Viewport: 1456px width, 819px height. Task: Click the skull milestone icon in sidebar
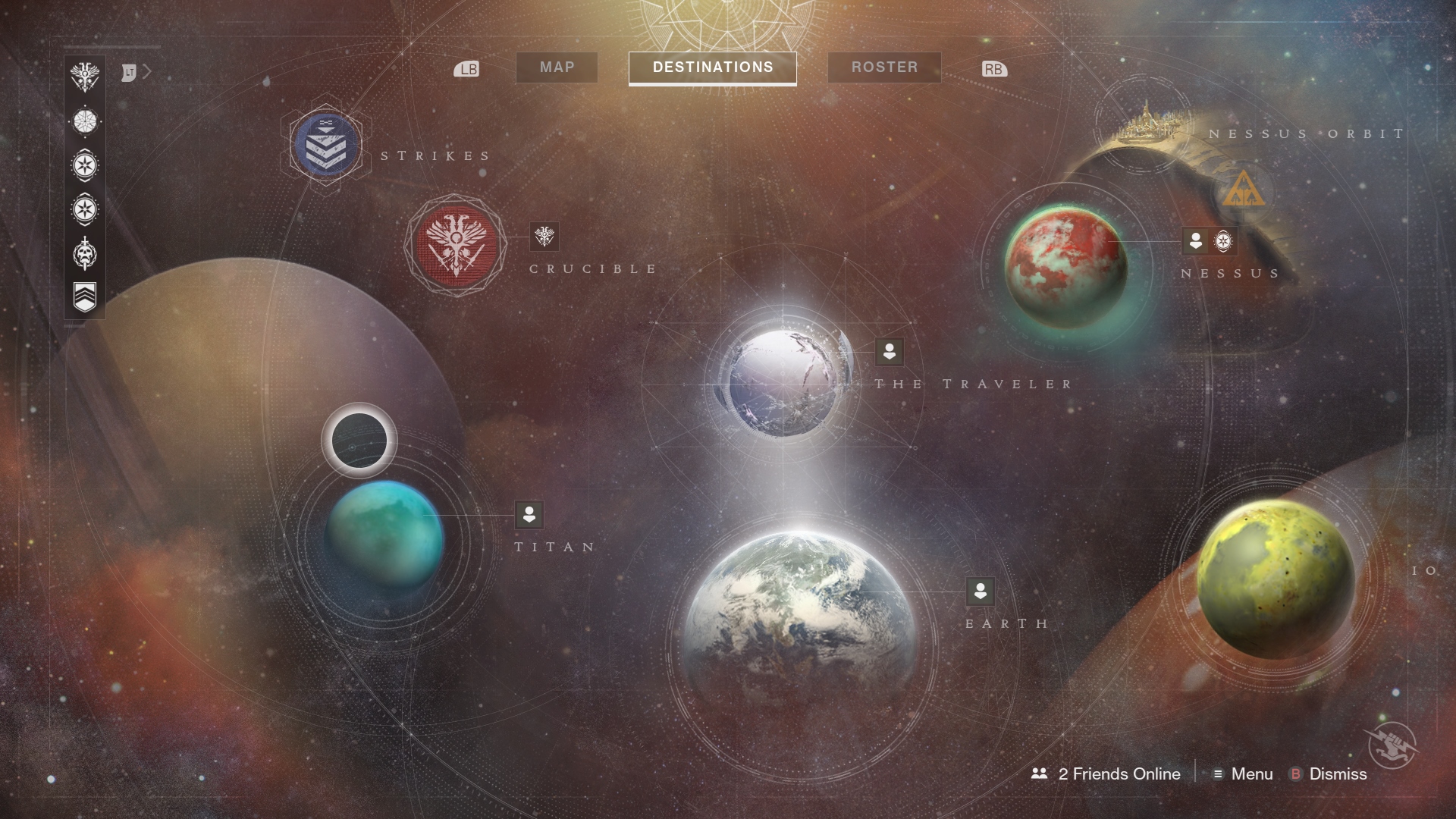click(x=85, y=253)
